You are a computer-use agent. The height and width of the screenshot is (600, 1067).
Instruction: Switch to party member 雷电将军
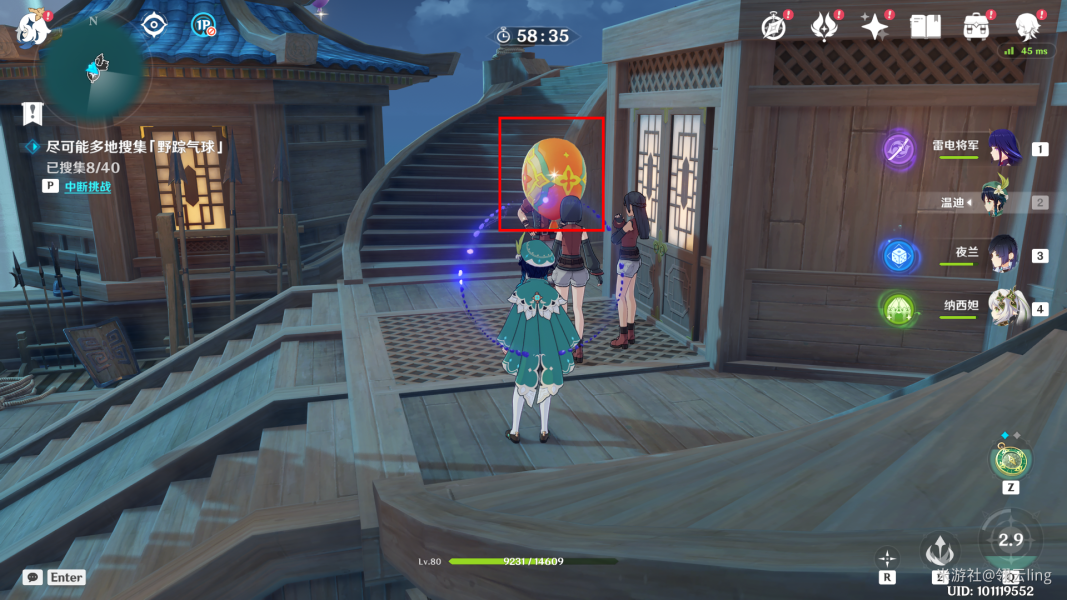pos(1002,148)
